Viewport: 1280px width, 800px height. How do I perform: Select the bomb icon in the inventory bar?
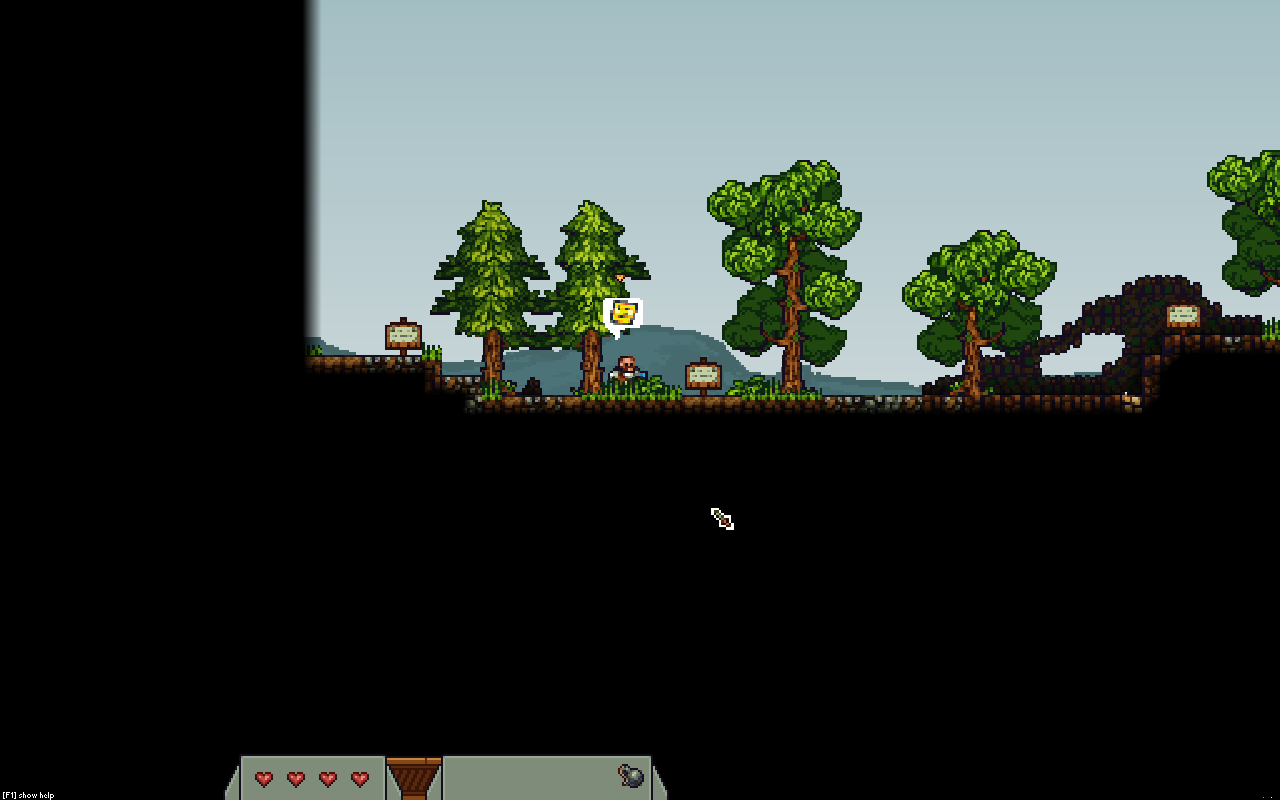click(x=631, y=776)
